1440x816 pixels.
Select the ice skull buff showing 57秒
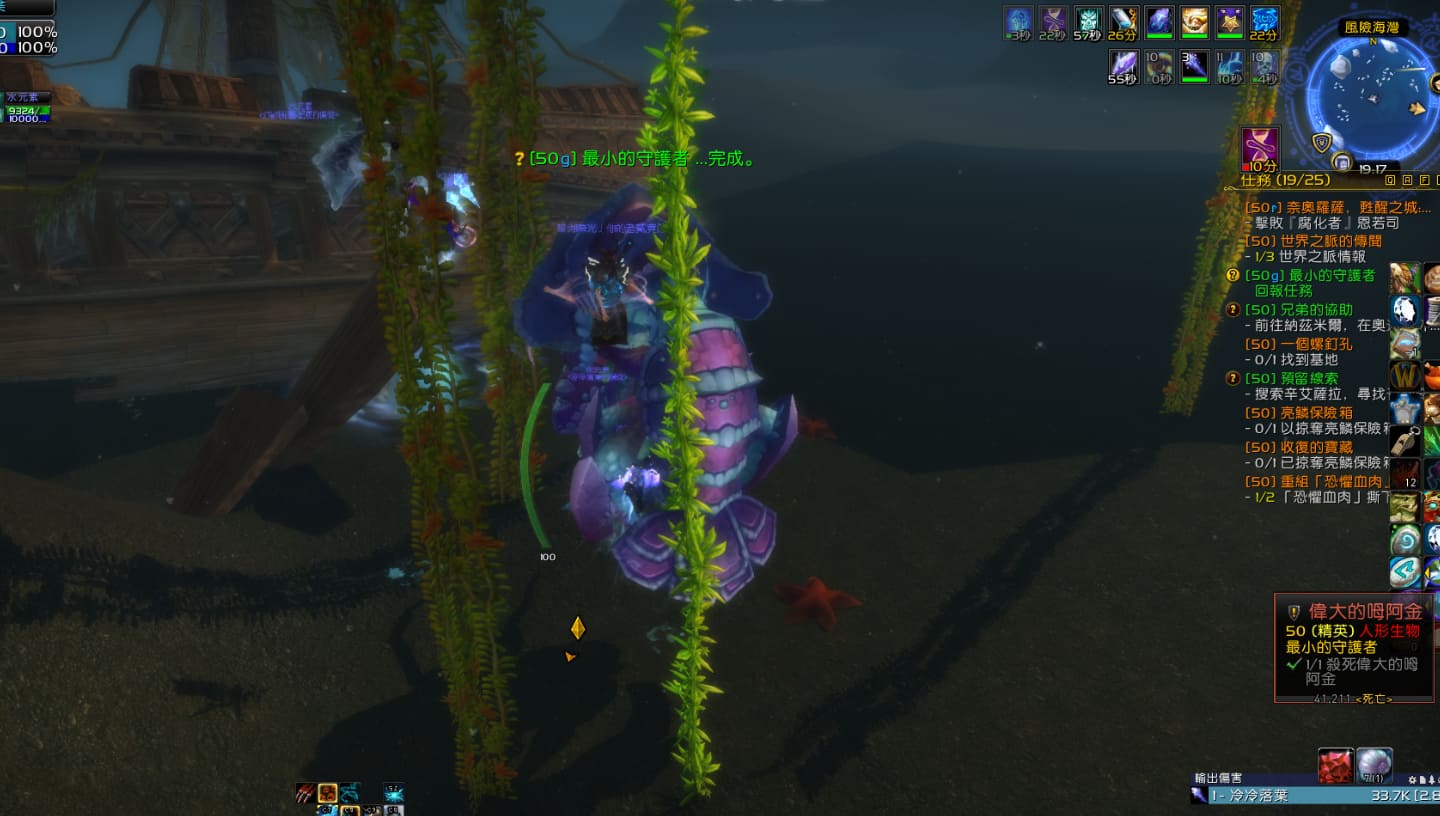pos(1088,20)
